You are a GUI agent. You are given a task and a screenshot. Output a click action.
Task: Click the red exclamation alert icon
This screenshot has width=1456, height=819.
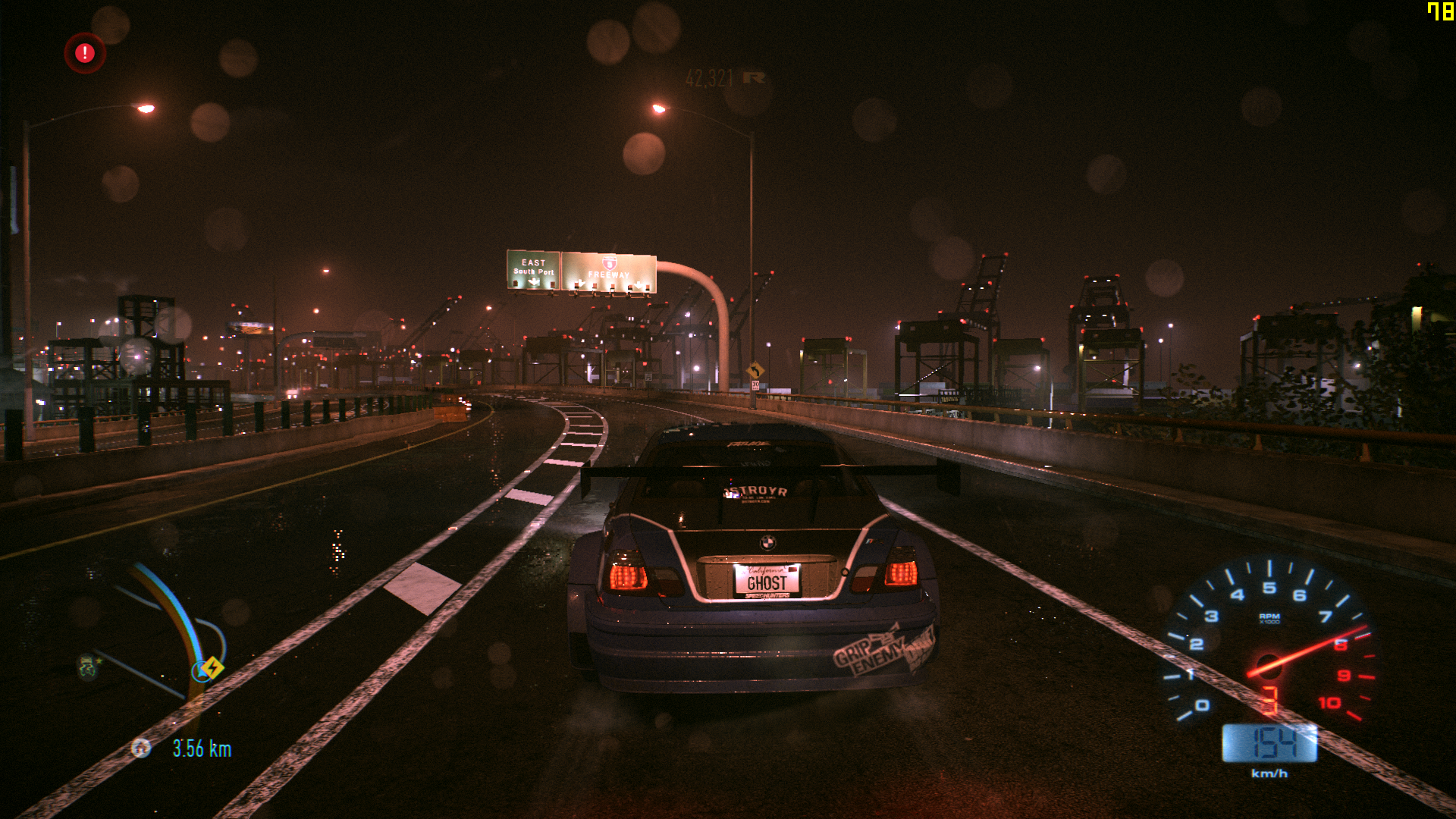(x=85, y=53)
